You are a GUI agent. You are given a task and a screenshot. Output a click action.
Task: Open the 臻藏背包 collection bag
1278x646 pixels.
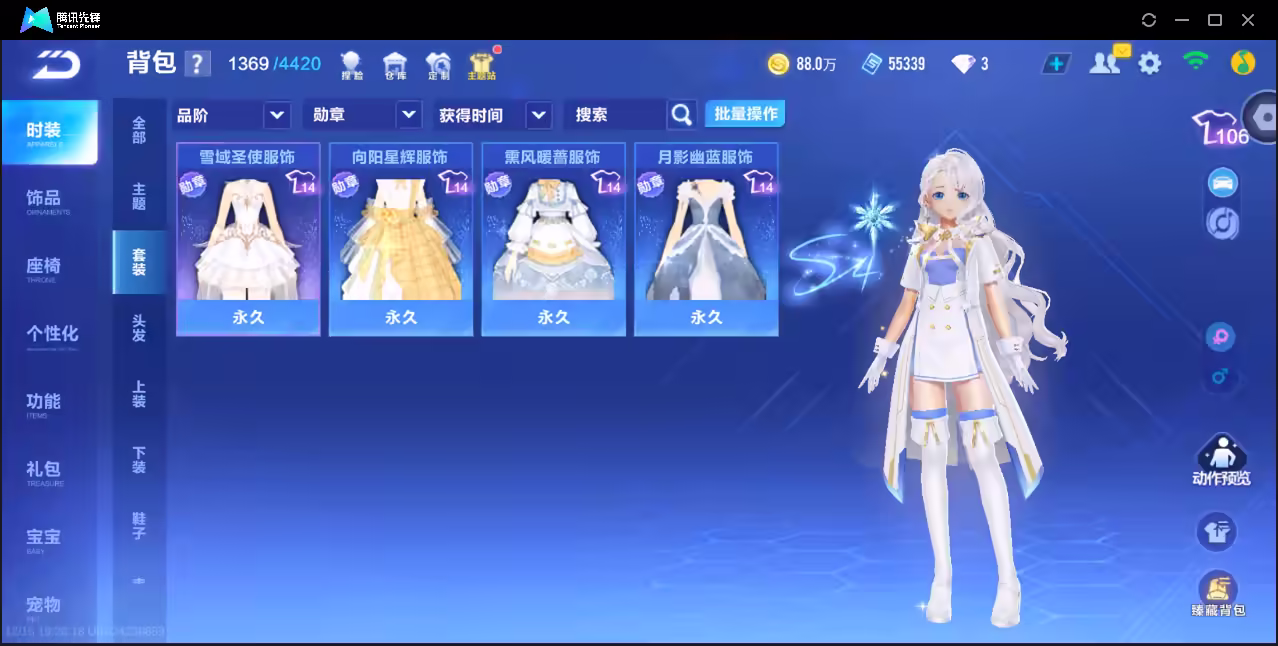1217,595
